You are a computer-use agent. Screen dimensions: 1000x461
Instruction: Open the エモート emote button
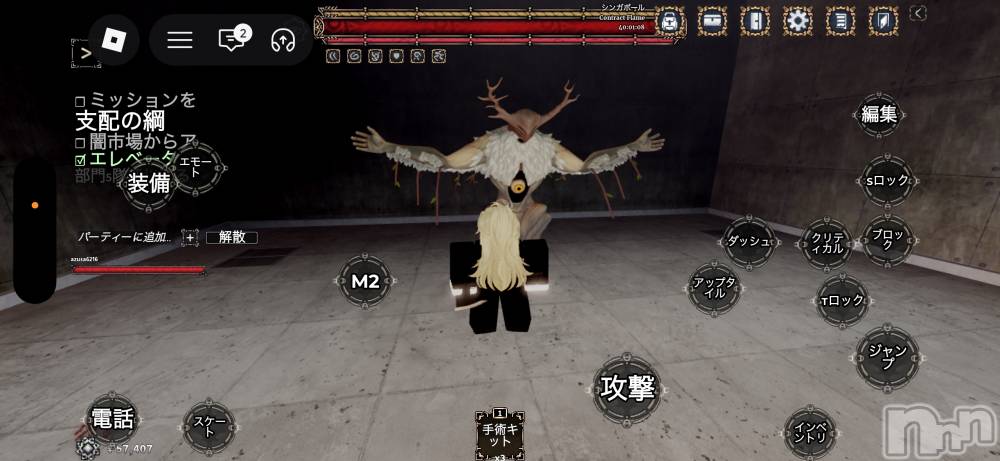195,169
